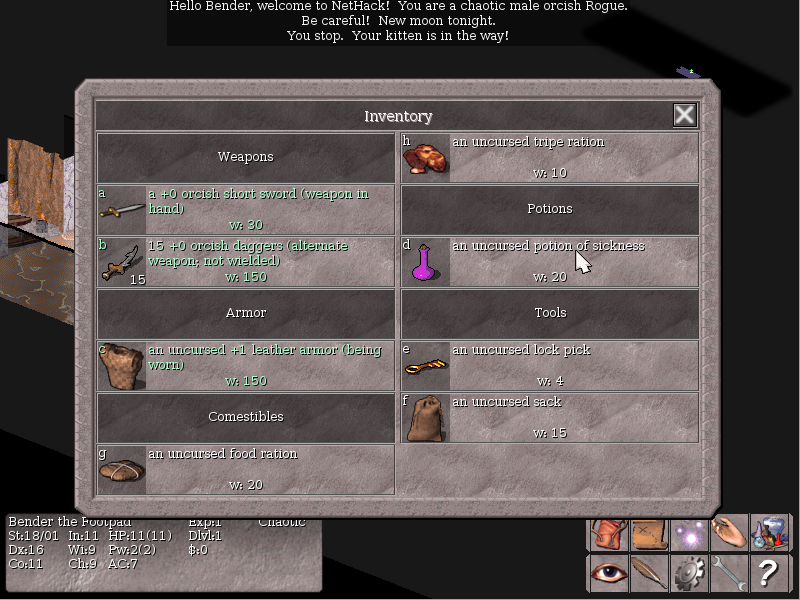Click the purple magic sparkles icon
The image size is (800, 600).
point(689,534)
